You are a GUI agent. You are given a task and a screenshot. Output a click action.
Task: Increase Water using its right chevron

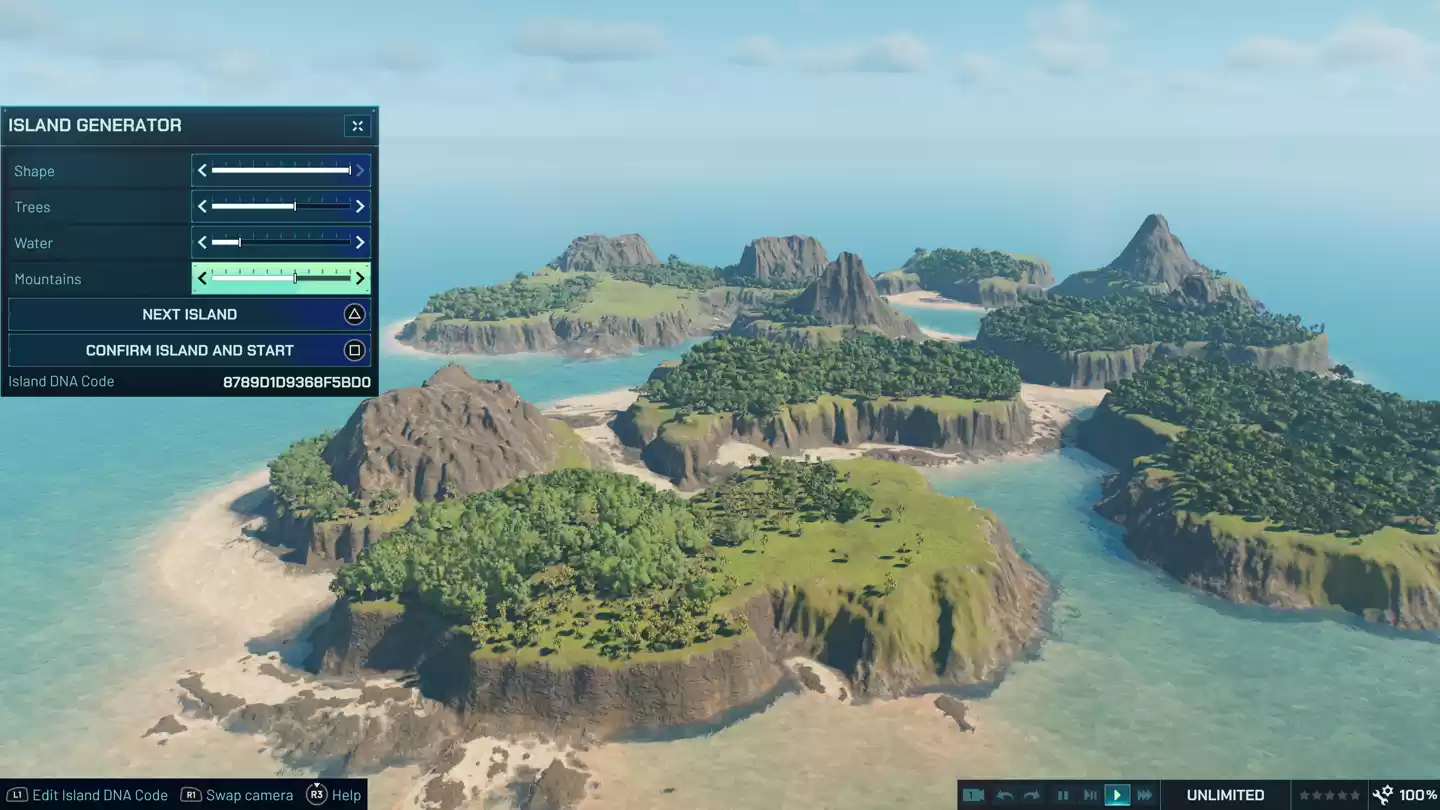coord(360,242)
